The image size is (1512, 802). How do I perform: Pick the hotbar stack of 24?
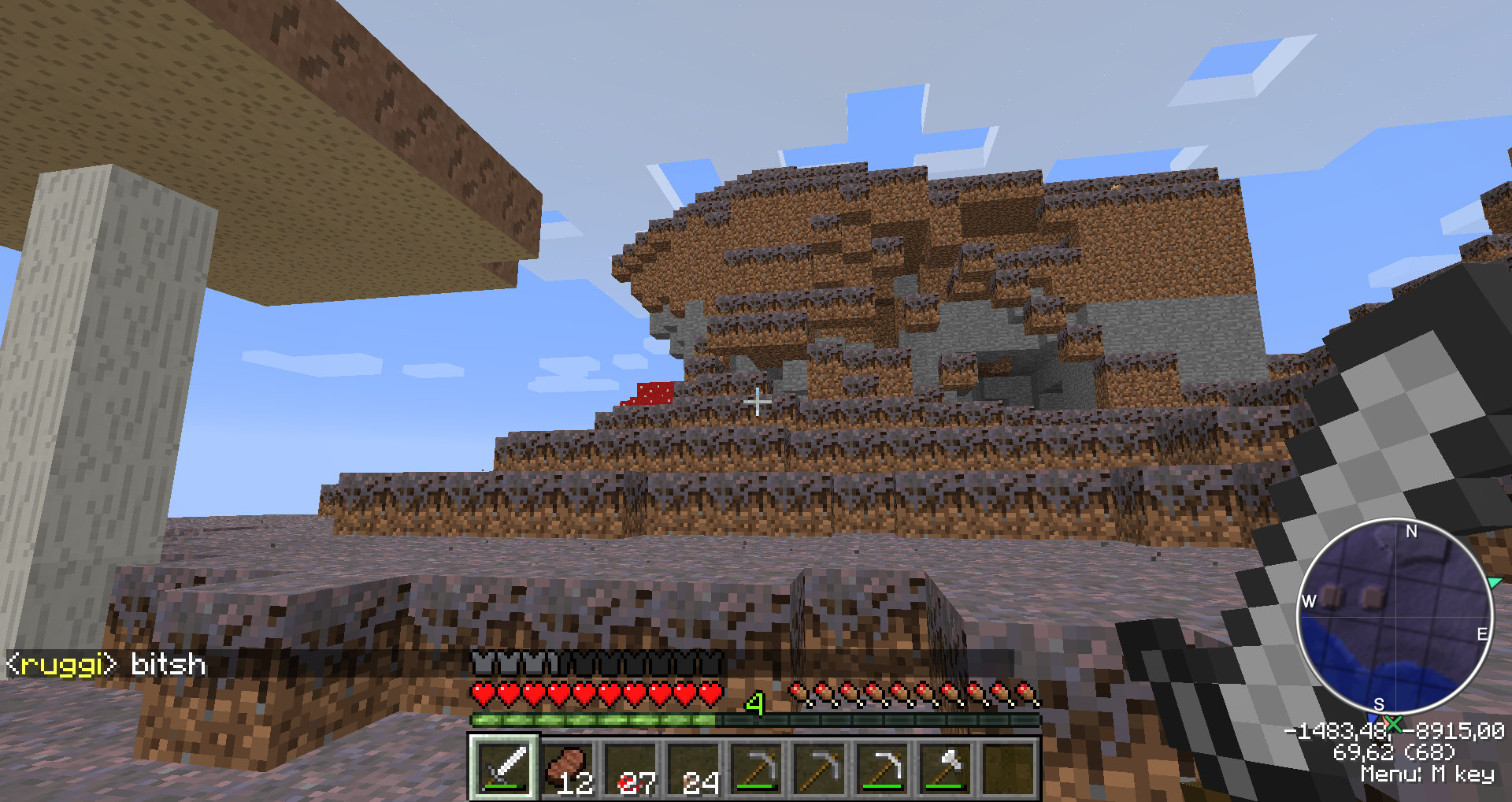click(x=694, y=768)
